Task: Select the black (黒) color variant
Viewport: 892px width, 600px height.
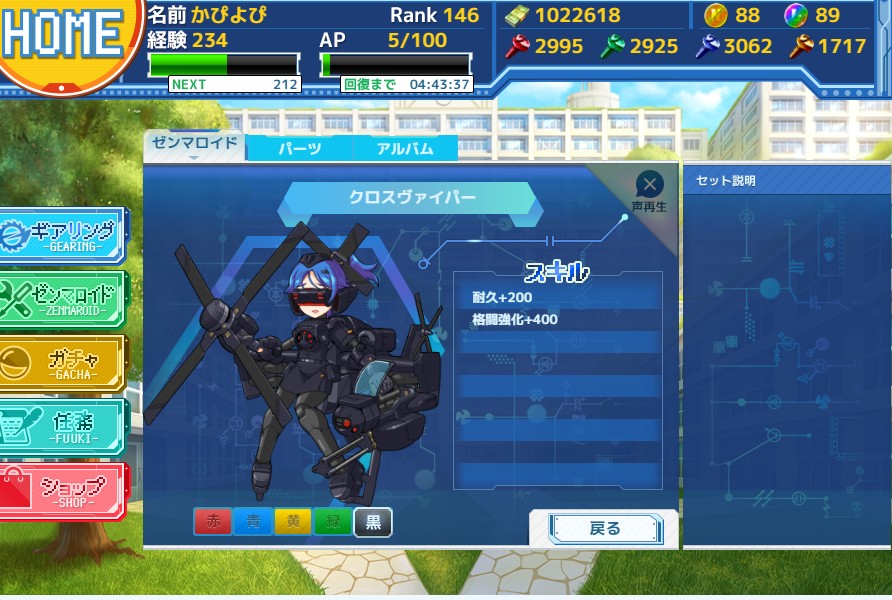Action: 373,523
